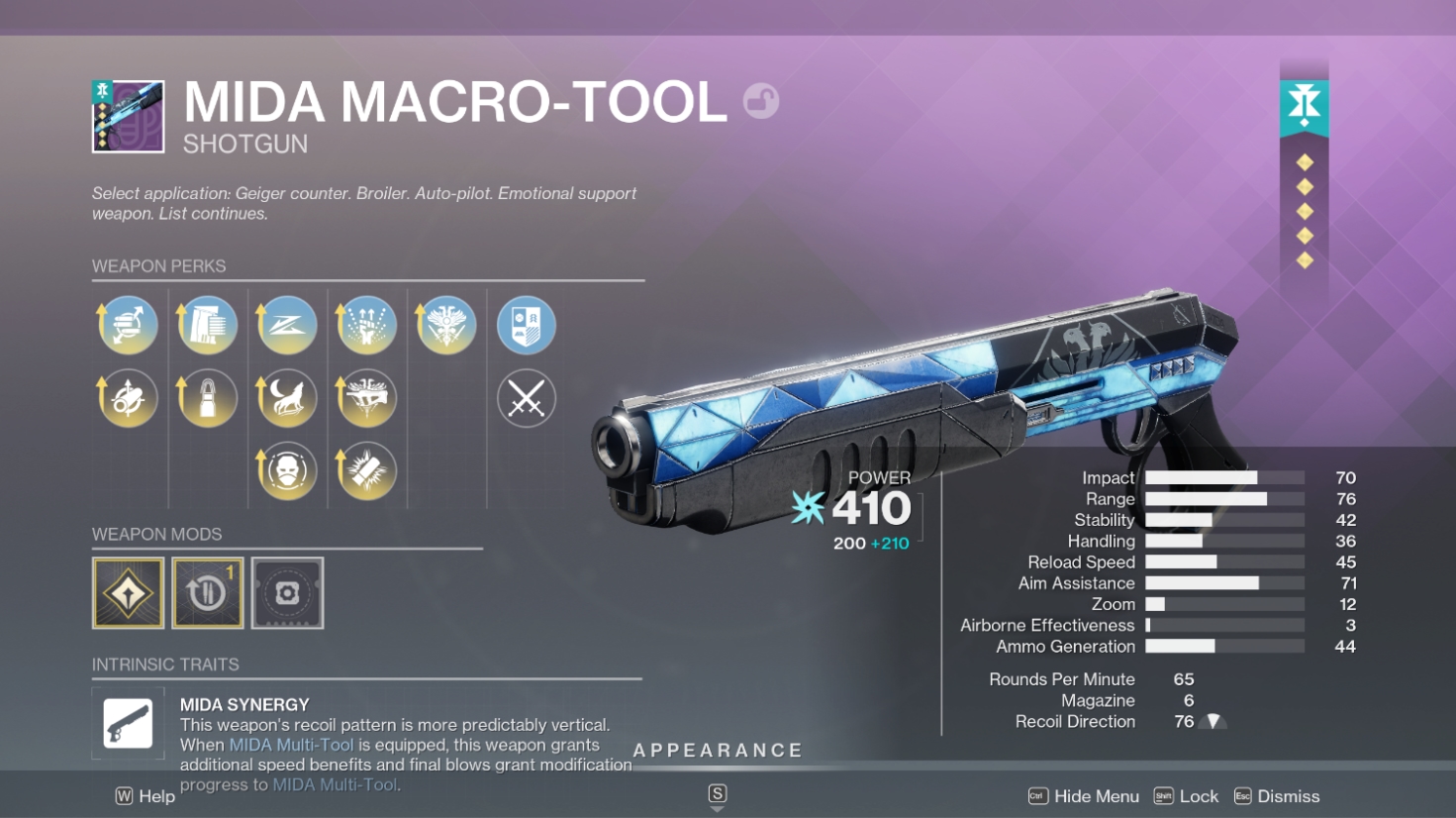The height and width of the screenshot is (818, 1456).
Task: Open the reload arrows weapon mod slot
Action: tap(208, 593)
